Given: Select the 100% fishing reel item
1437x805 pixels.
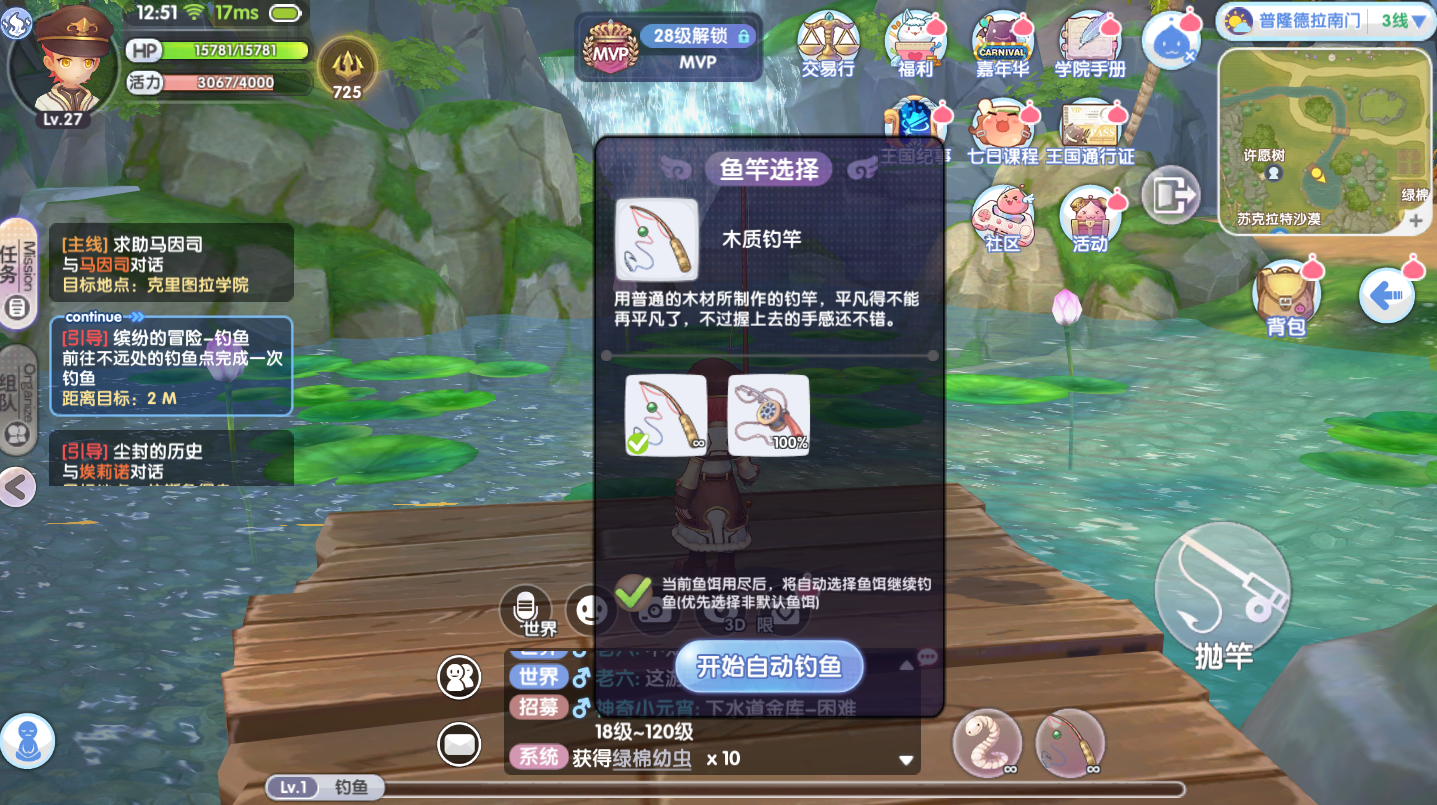Looking at the screenshot, I should pos(769,413).
